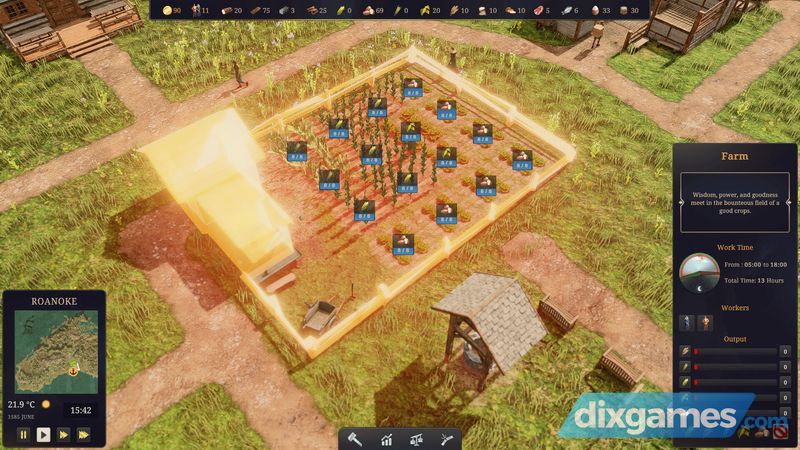The width and height of the screenshot is (800, 450).
Task: Select the double-arrow fast forward speed
Action: (63, 434)
